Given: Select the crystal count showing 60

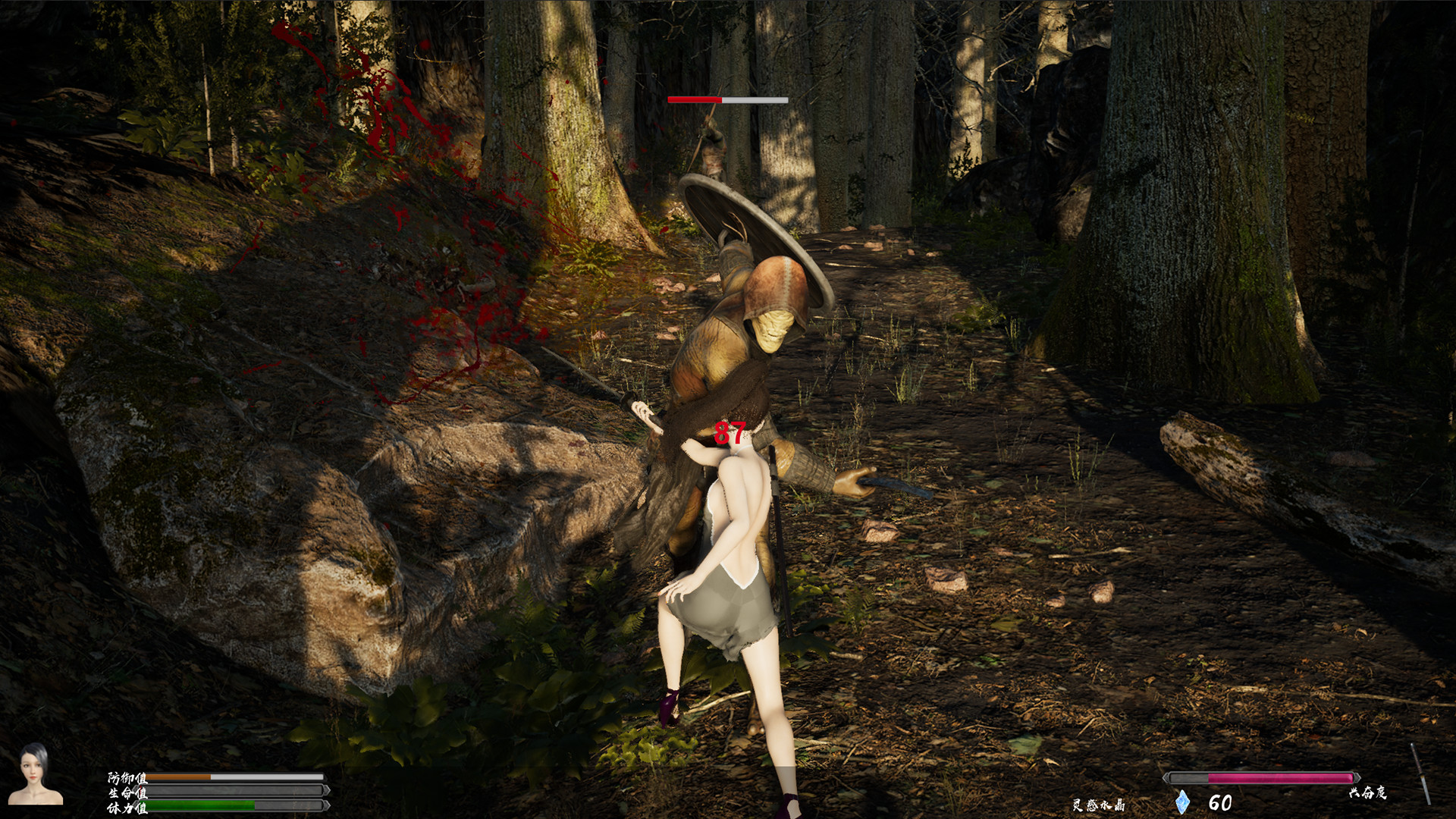Looking at the screenshot, I should tap(1219, 802).
